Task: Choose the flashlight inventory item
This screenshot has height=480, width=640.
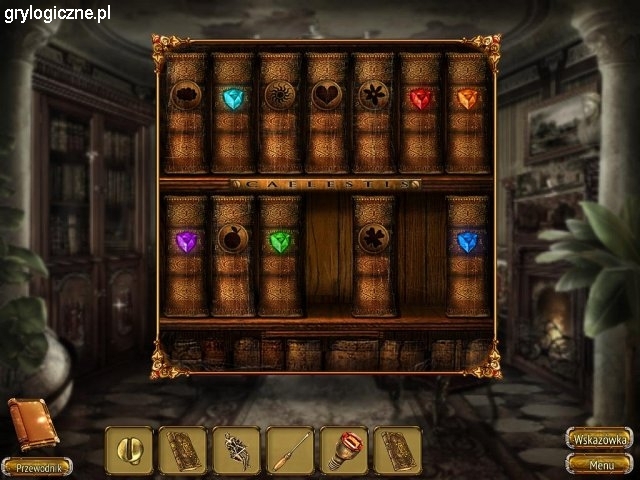Action: (344, 450)
